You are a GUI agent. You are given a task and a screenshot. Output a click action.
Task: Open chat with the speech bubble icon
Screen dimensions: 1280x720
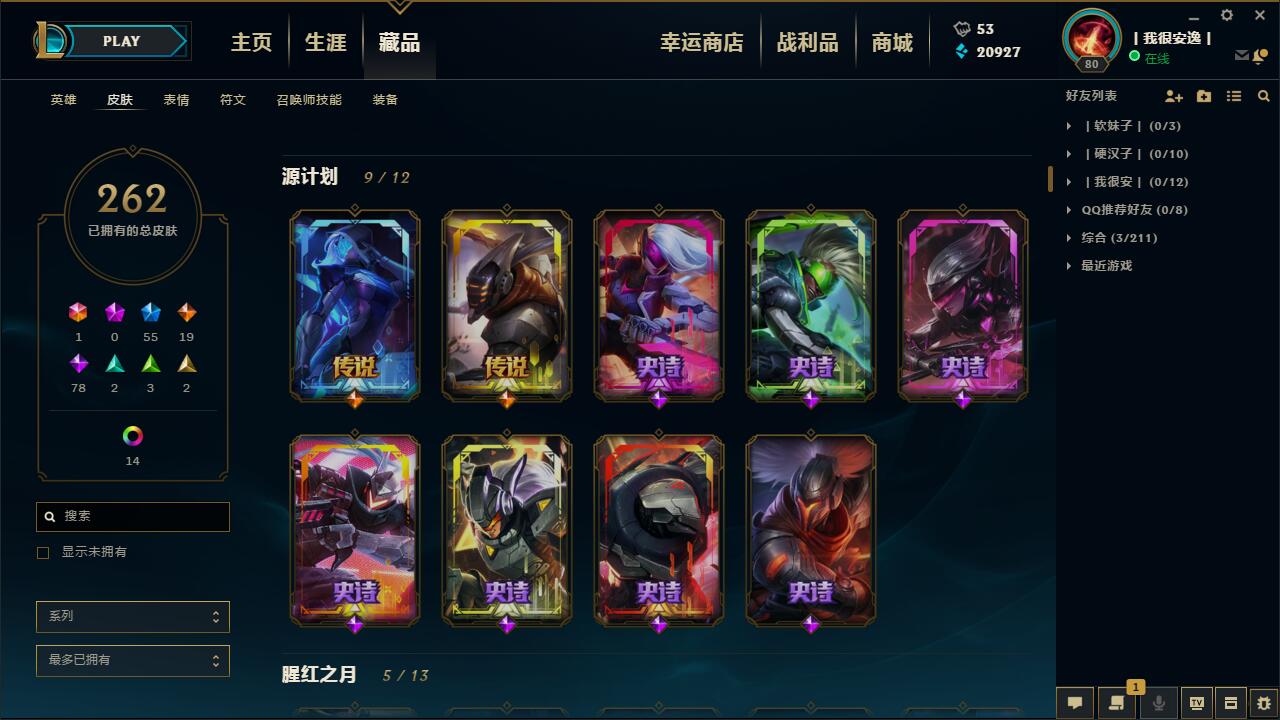pyautogui.click(x=1074, y=703)
